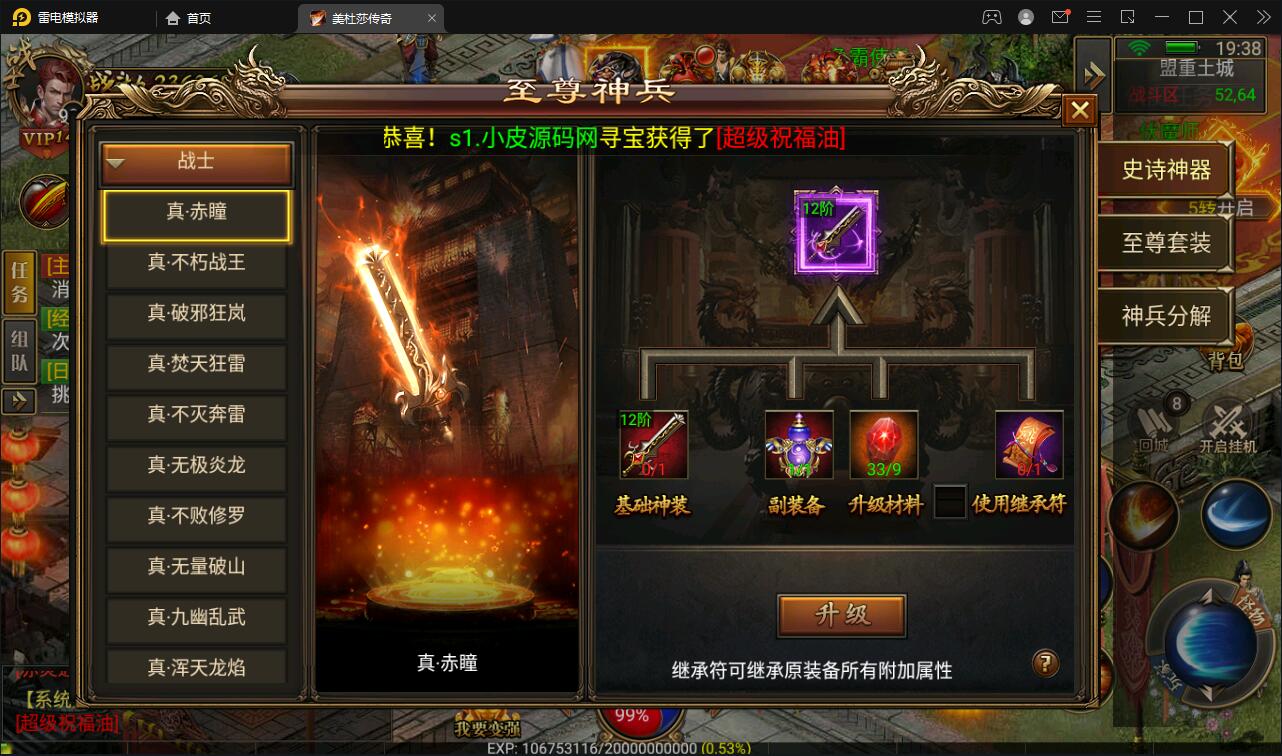Switch to the 美杜莎传奇 game tab
The height and width of the screenshot is (756, 1282).
coord(357,17)
